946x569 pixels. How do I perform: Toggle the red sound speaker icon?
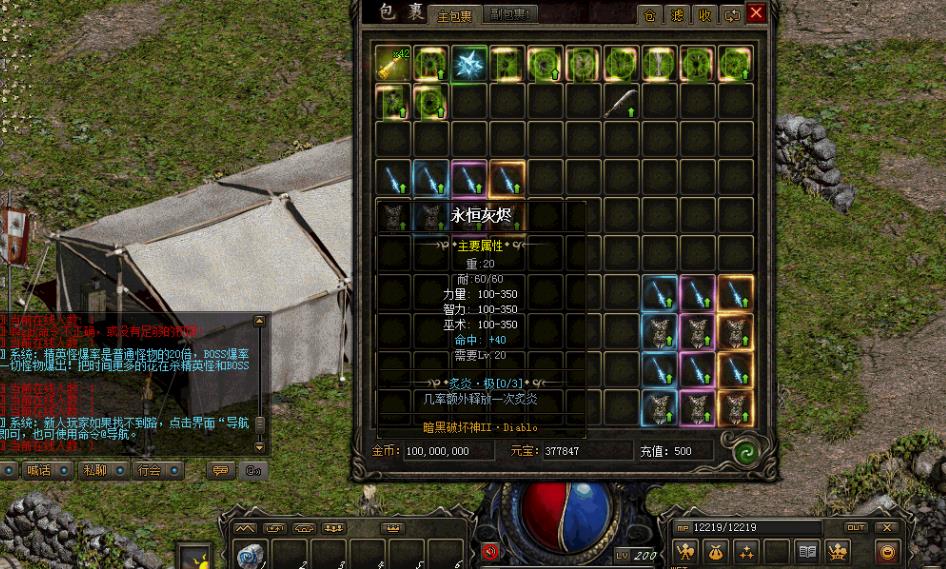point(490,551)
